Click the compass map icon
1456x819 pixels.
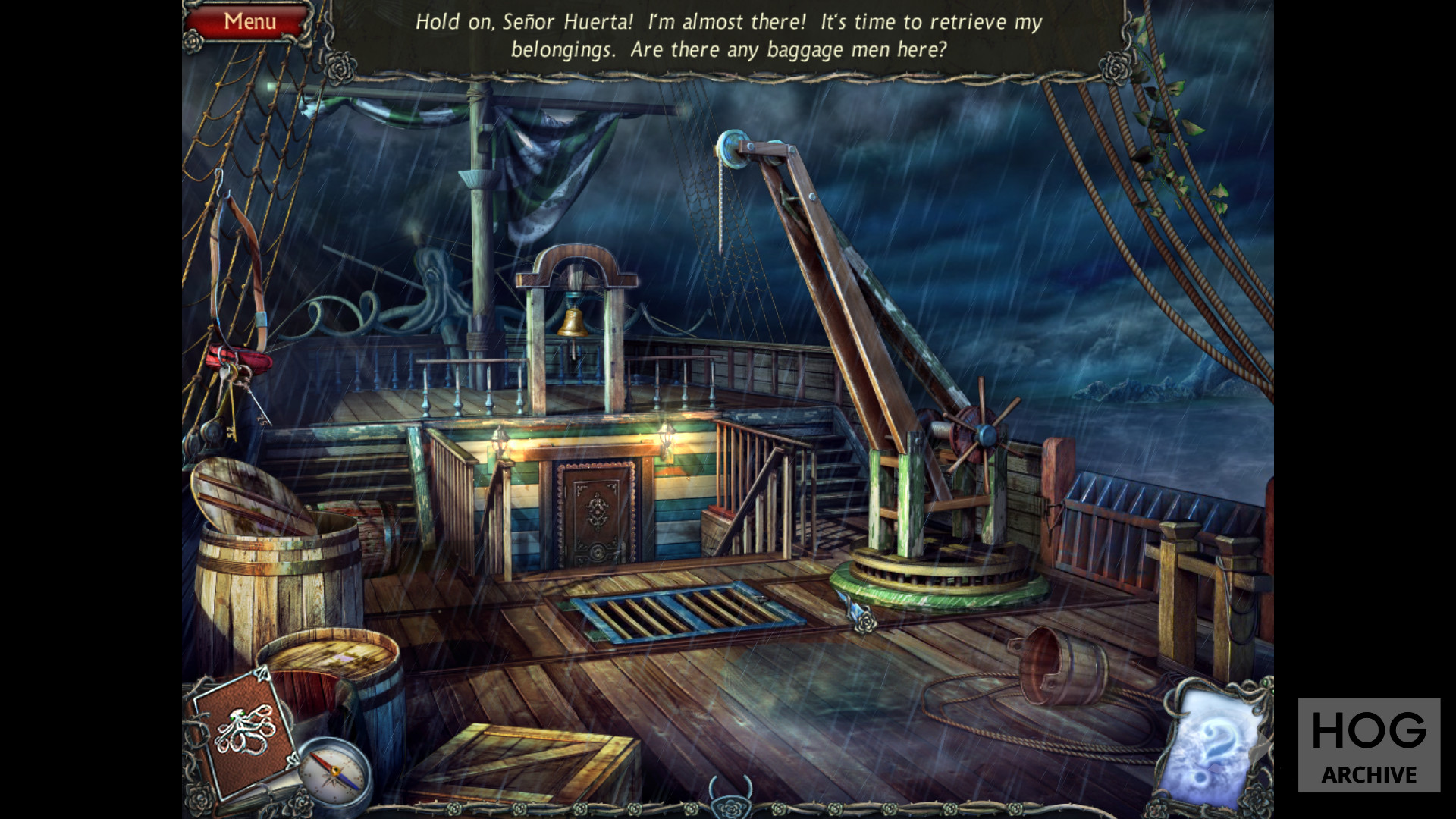(x=334, y=773)
